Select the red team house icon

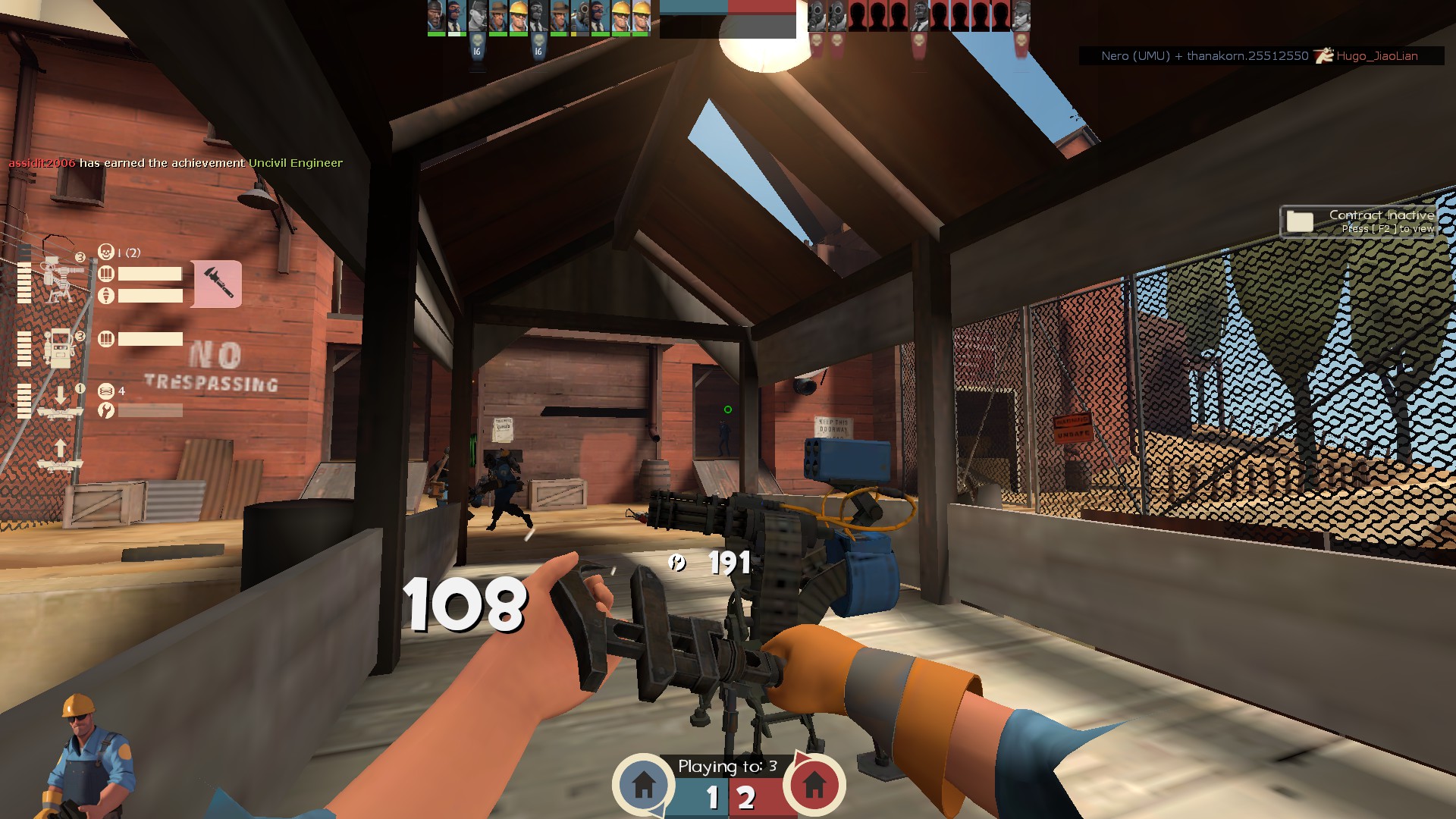814,784
